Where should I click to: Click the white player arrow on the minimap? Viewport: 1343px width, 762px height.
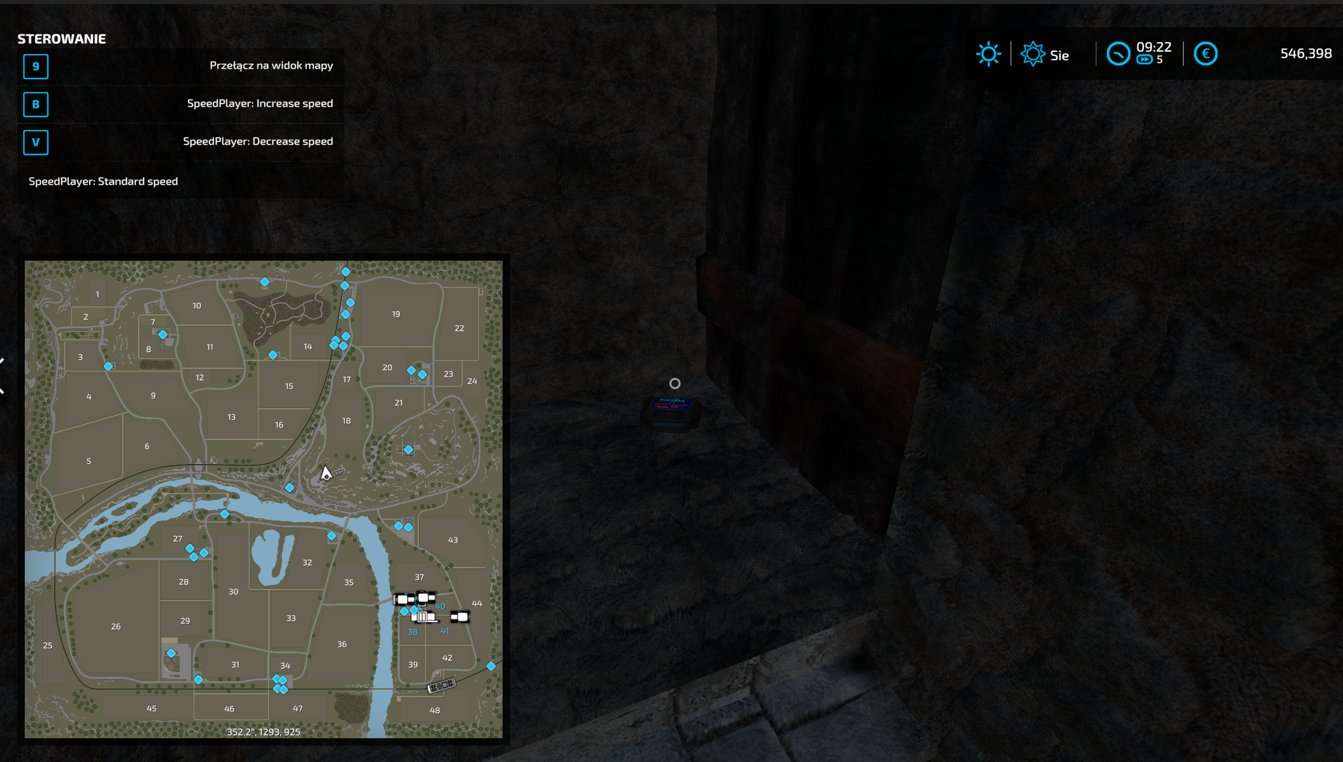[x=324, y=471]
